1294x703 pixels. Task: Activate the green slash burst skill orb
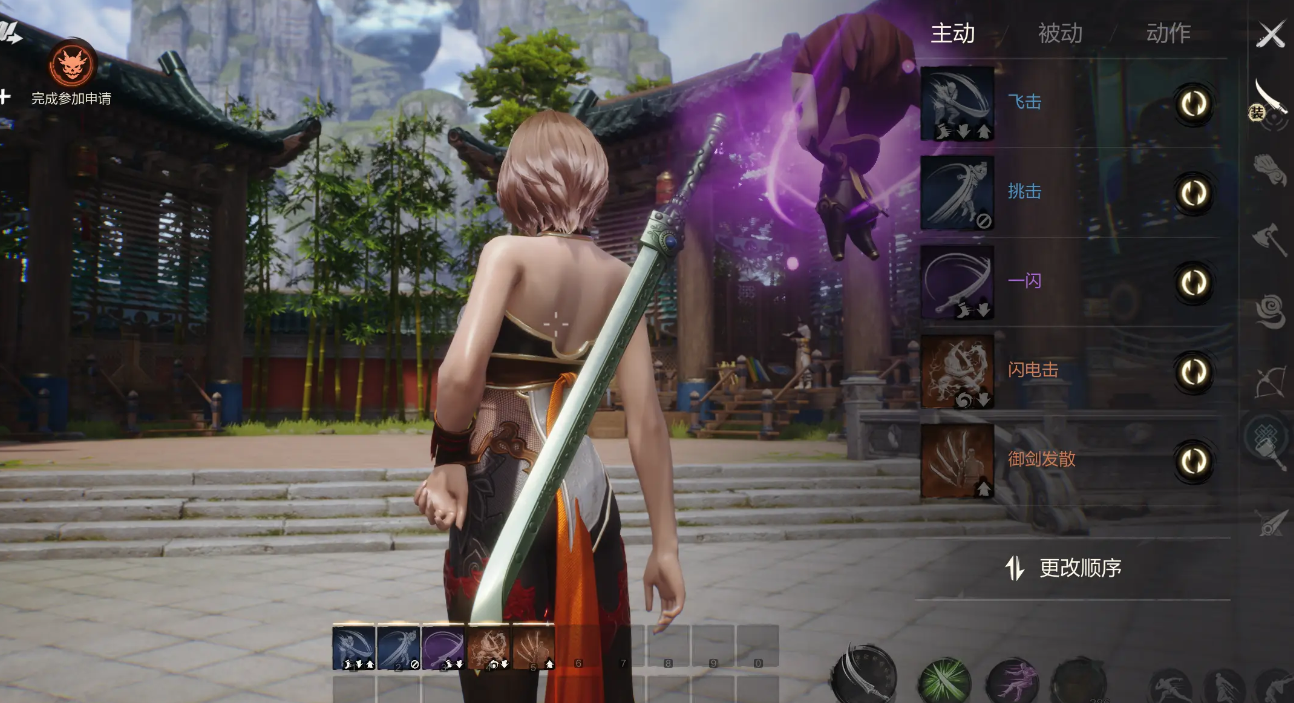coord(944,682)
